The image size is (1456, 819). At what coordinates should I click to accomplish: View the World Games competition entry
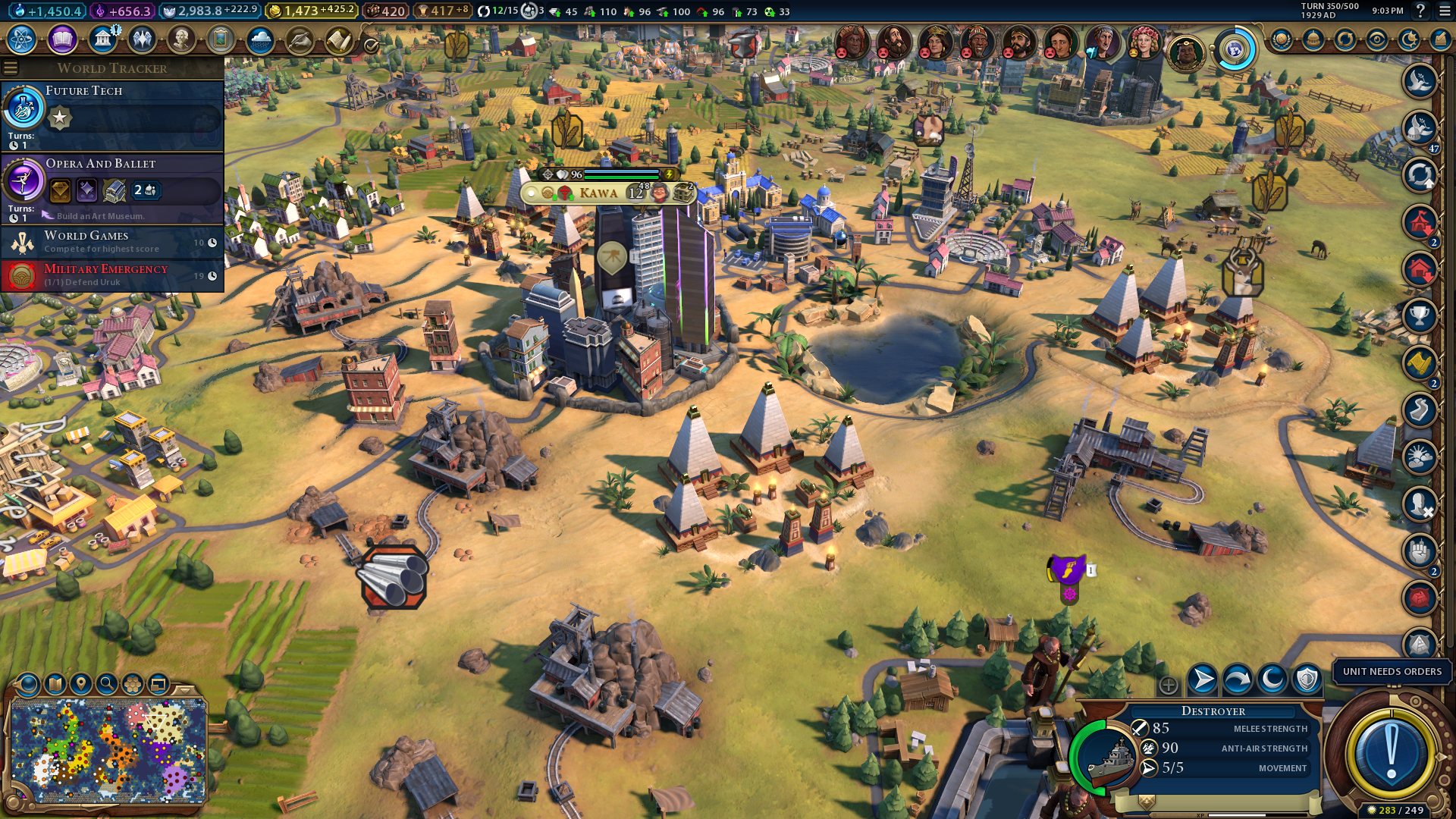click(114, 242)
